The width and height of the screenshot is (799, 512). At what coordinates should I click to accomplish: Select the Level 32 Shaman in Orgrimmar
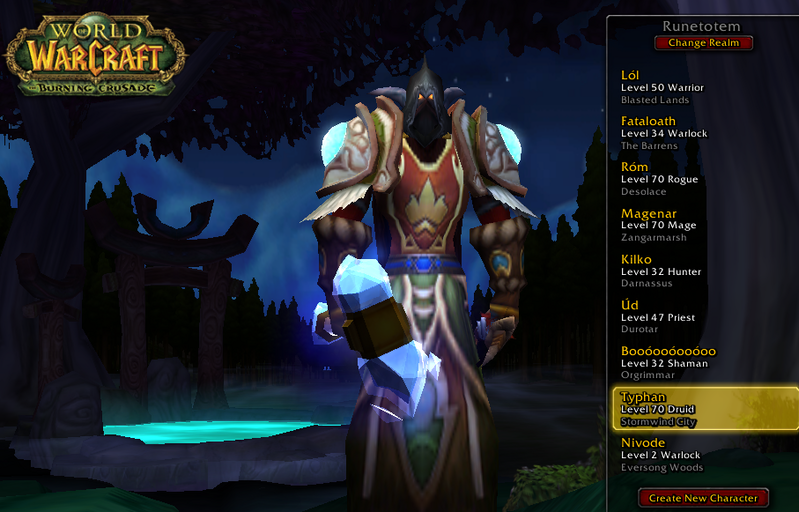[x=700, y=363]
